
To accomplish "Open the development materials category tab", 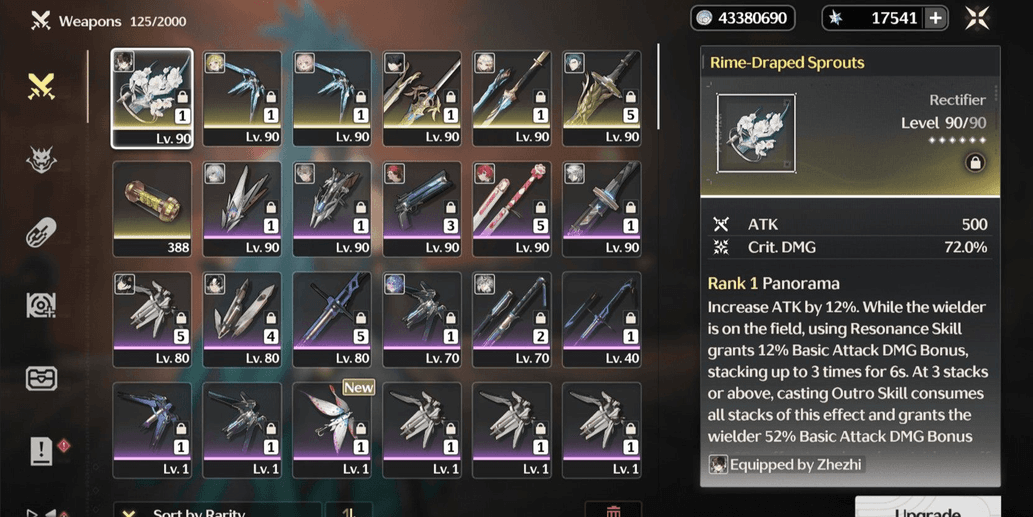I will (41, 305).
